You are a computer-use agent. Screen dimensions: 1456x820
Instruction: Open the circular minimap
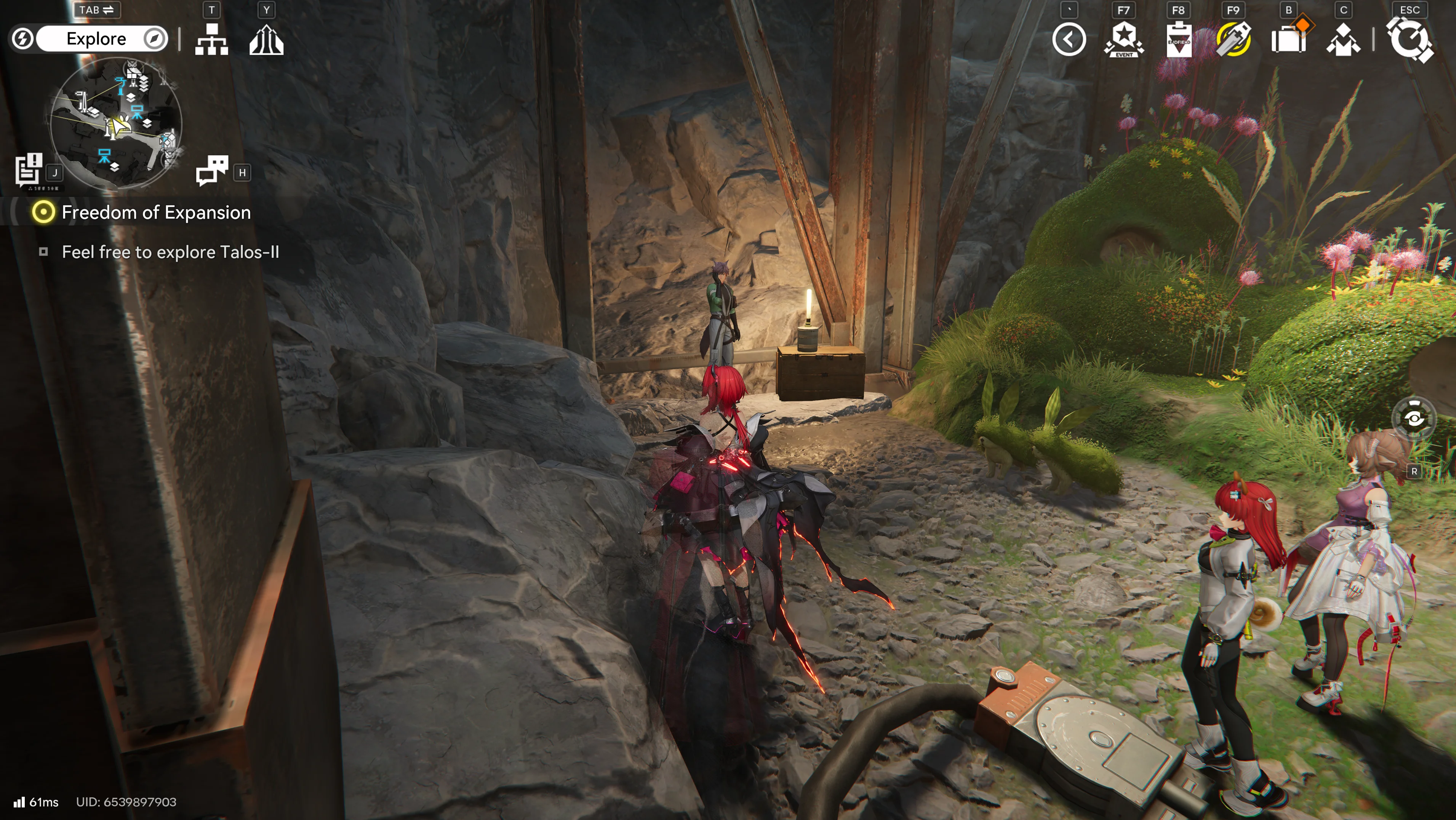pyautogui.click(x=116, y=123)
